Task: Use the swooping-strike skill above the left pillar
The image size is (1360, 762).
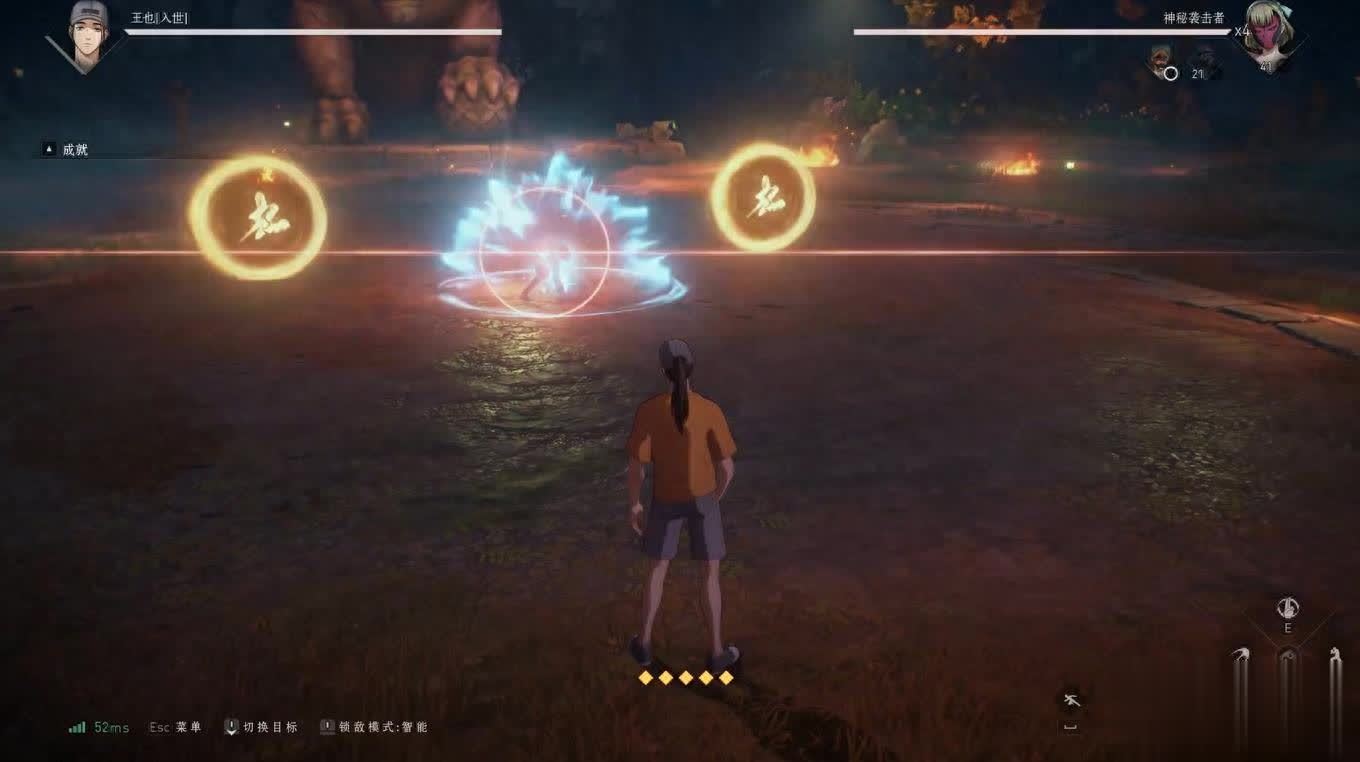Action: point(1241,655)
